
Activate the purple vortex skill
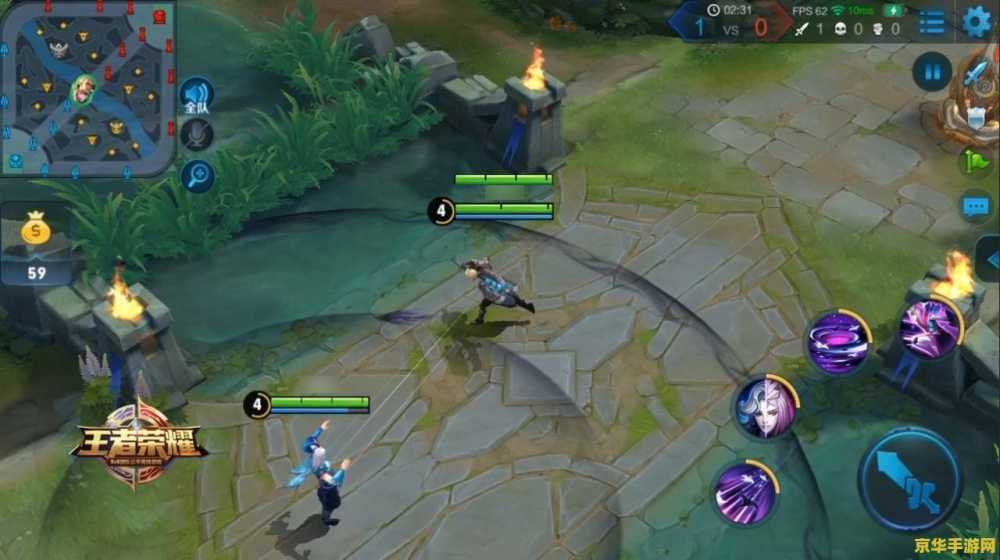pyautogui.click(x=837, y=343)
